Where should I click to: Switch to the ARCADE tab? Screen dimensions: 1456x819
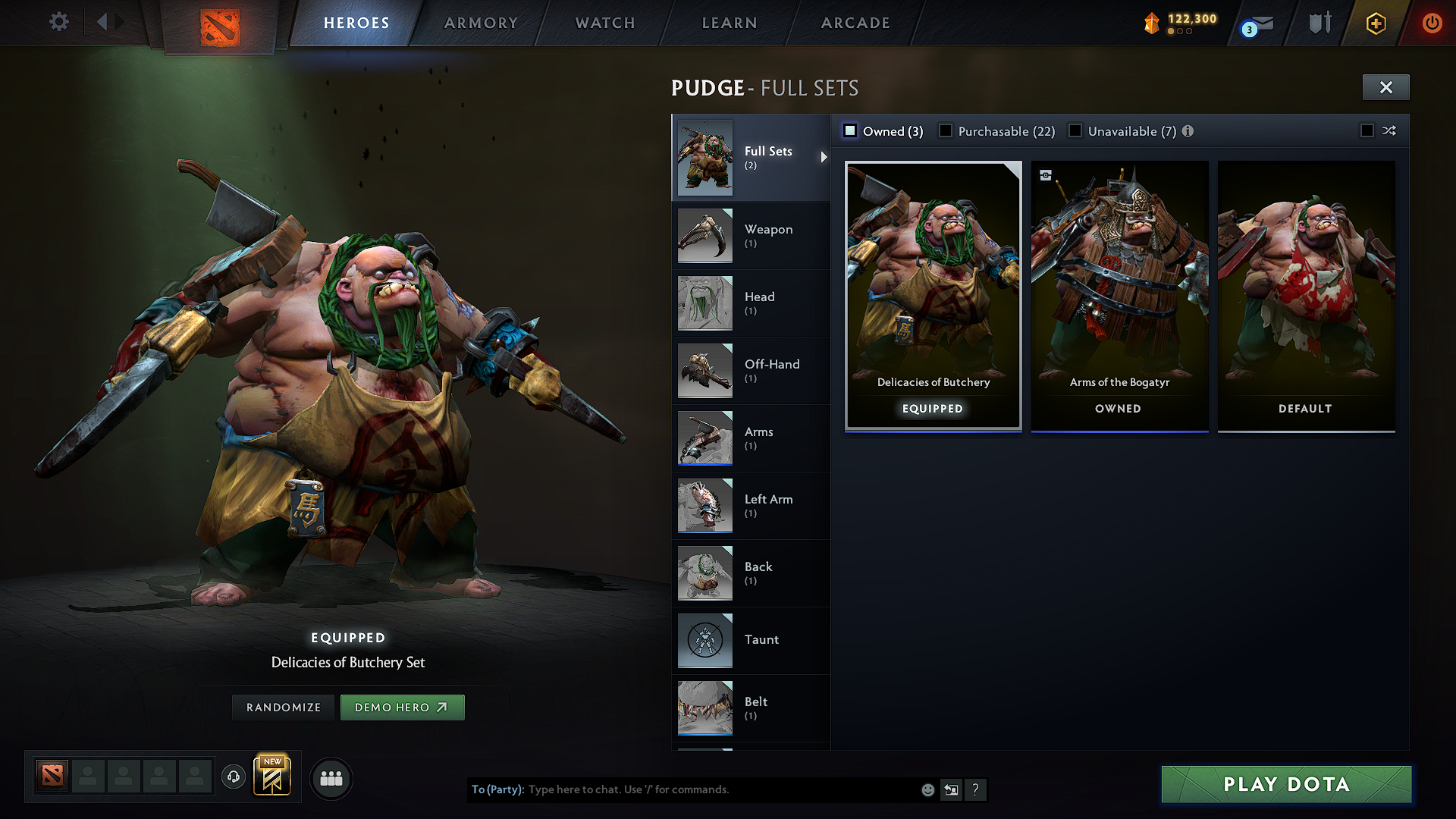point(855,23)
